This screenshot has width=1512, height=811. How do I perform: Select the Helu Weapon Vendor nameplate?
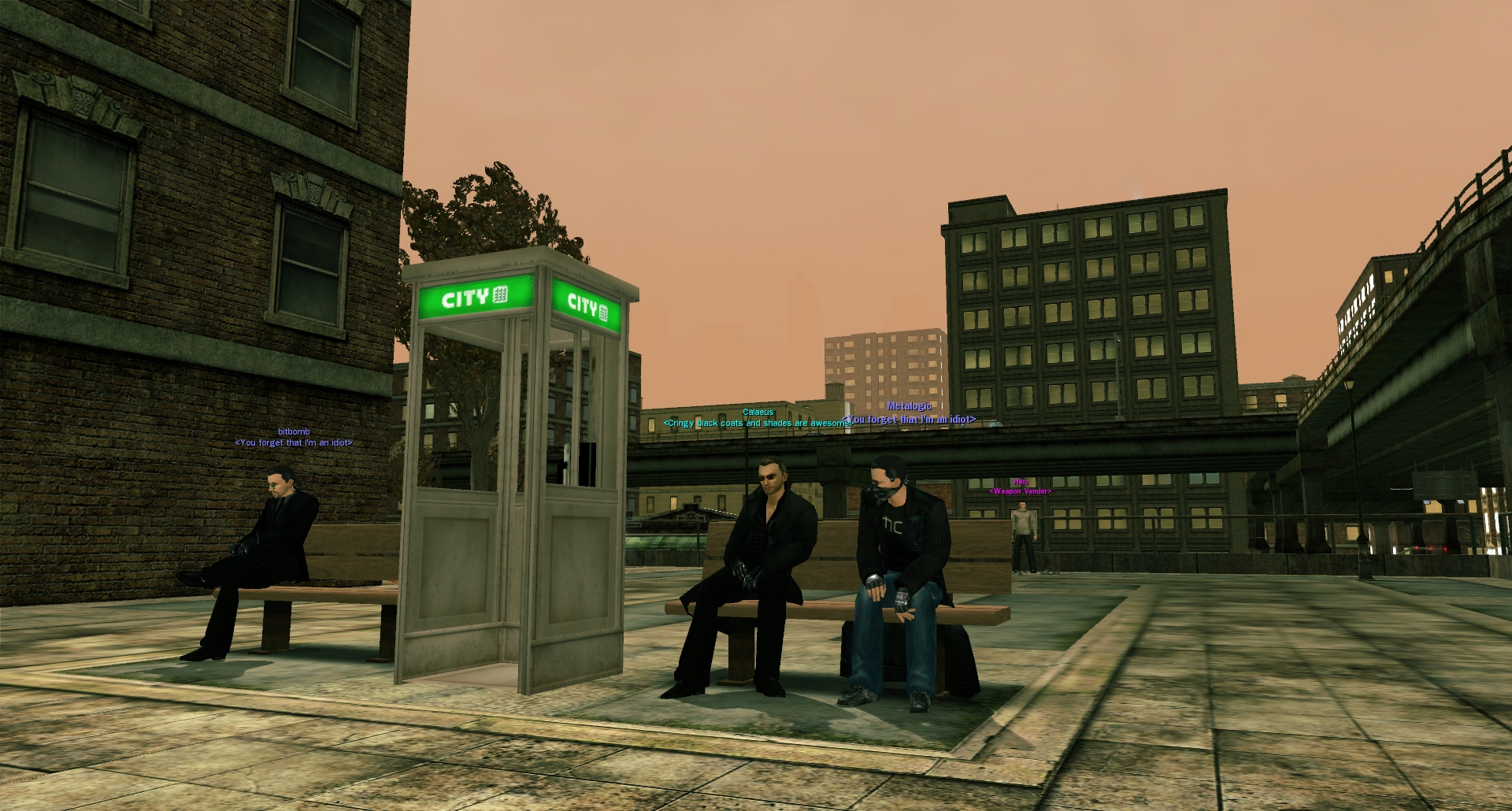1021,483
